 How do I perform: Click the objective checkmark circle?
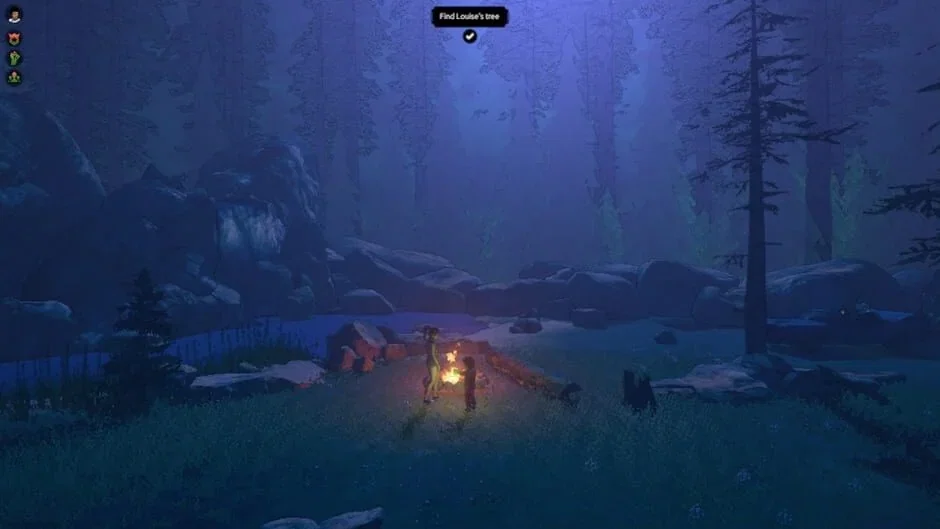470,36
